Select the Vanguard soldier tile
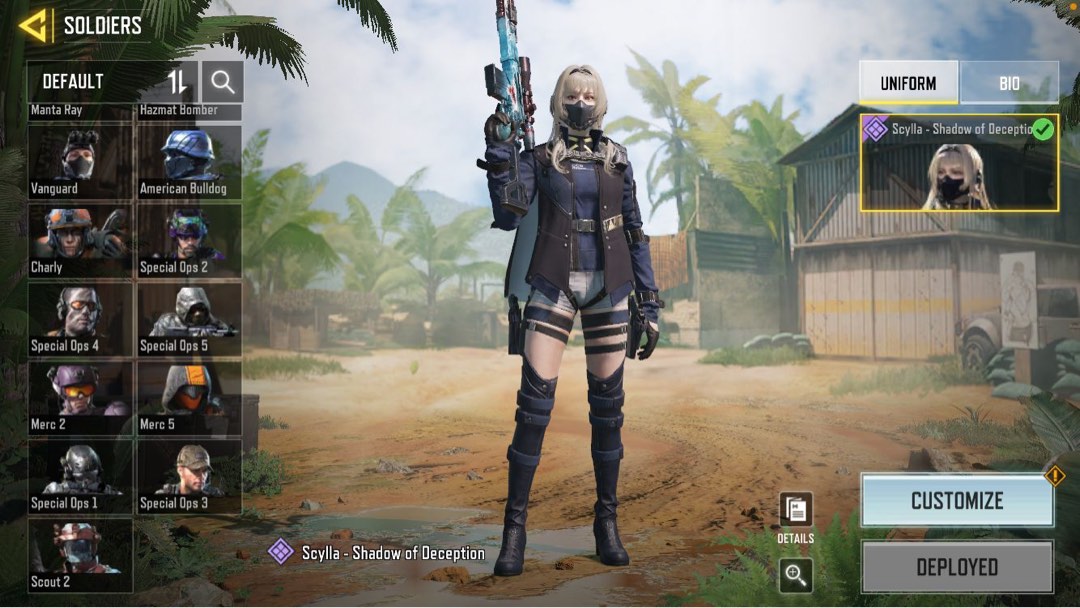Viewport: 1080px width, 608px height. tap(80, 161)
